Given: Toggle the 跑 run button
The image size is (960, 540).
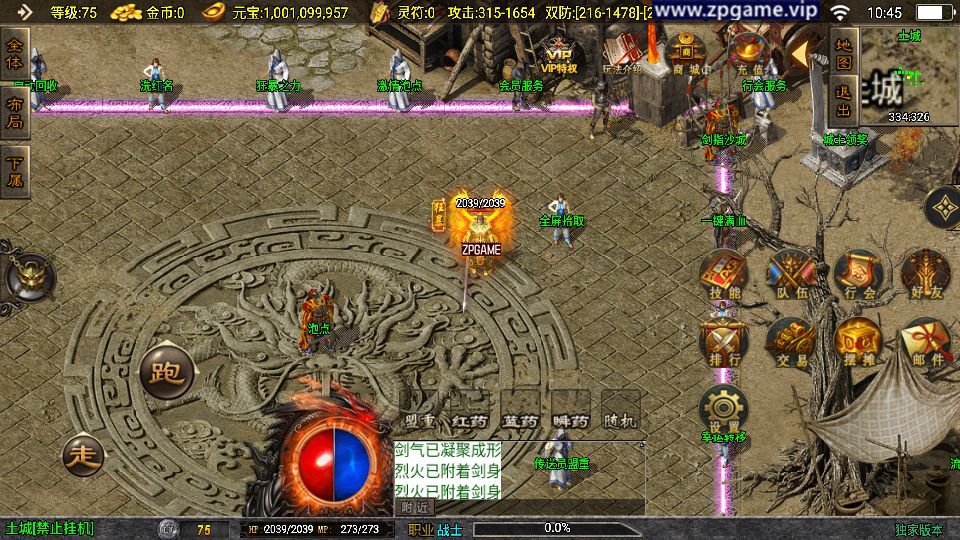Looking at the screenshot, I should pyautogui.click(x=165, y=371).
